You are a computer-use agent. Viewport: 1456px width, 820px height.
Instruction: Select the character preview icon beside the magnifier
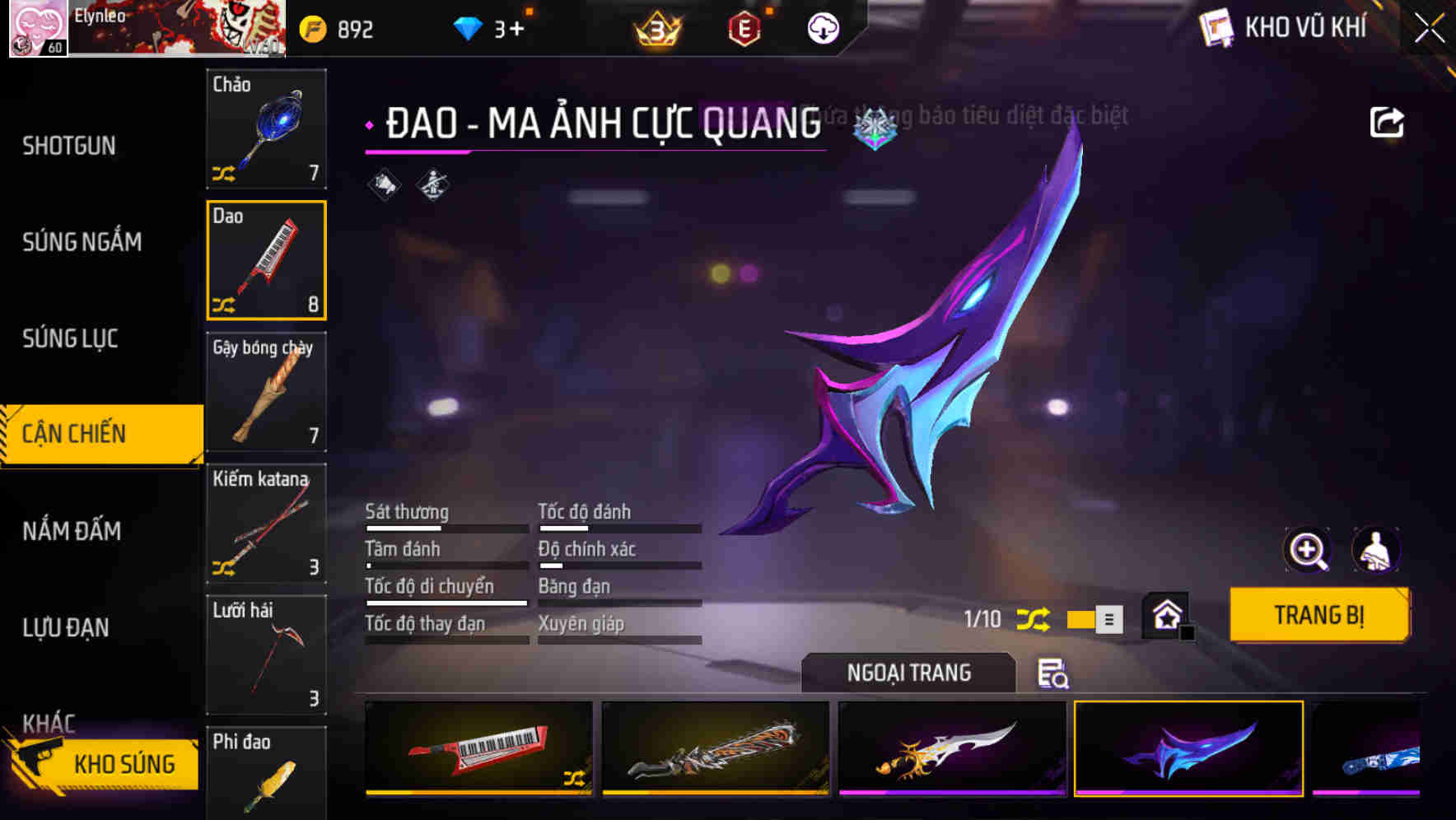coord(1376,550)
